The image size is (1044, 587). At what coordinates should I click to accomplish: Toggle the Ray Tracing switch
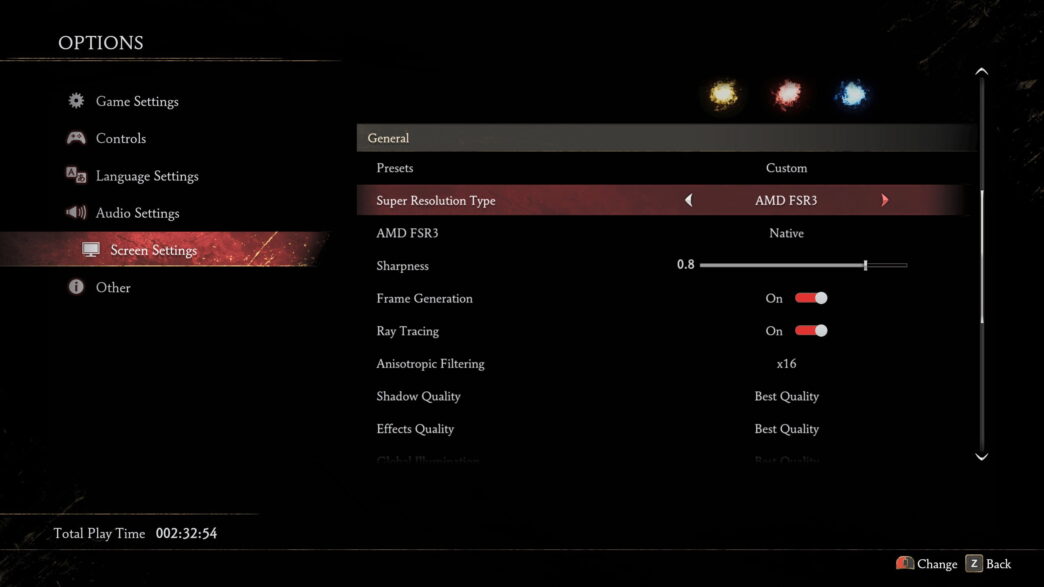point(811,331)
